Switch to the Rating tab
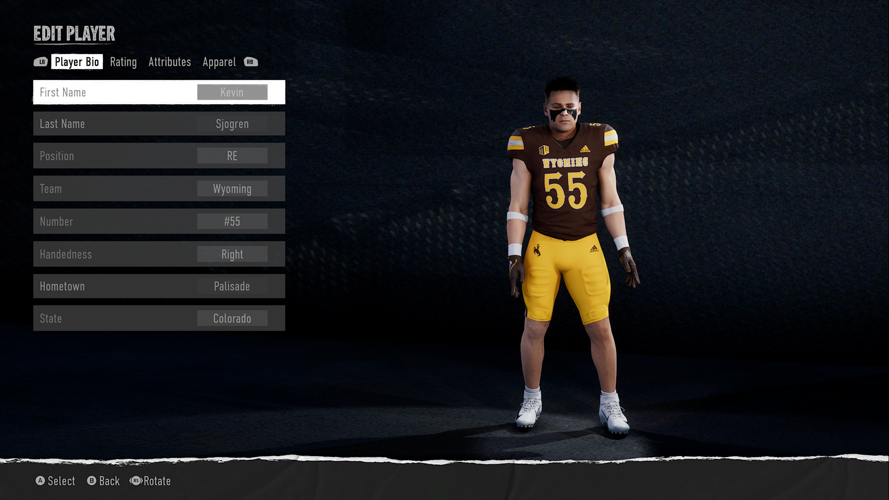889x500 pixels. coord(123,62)
